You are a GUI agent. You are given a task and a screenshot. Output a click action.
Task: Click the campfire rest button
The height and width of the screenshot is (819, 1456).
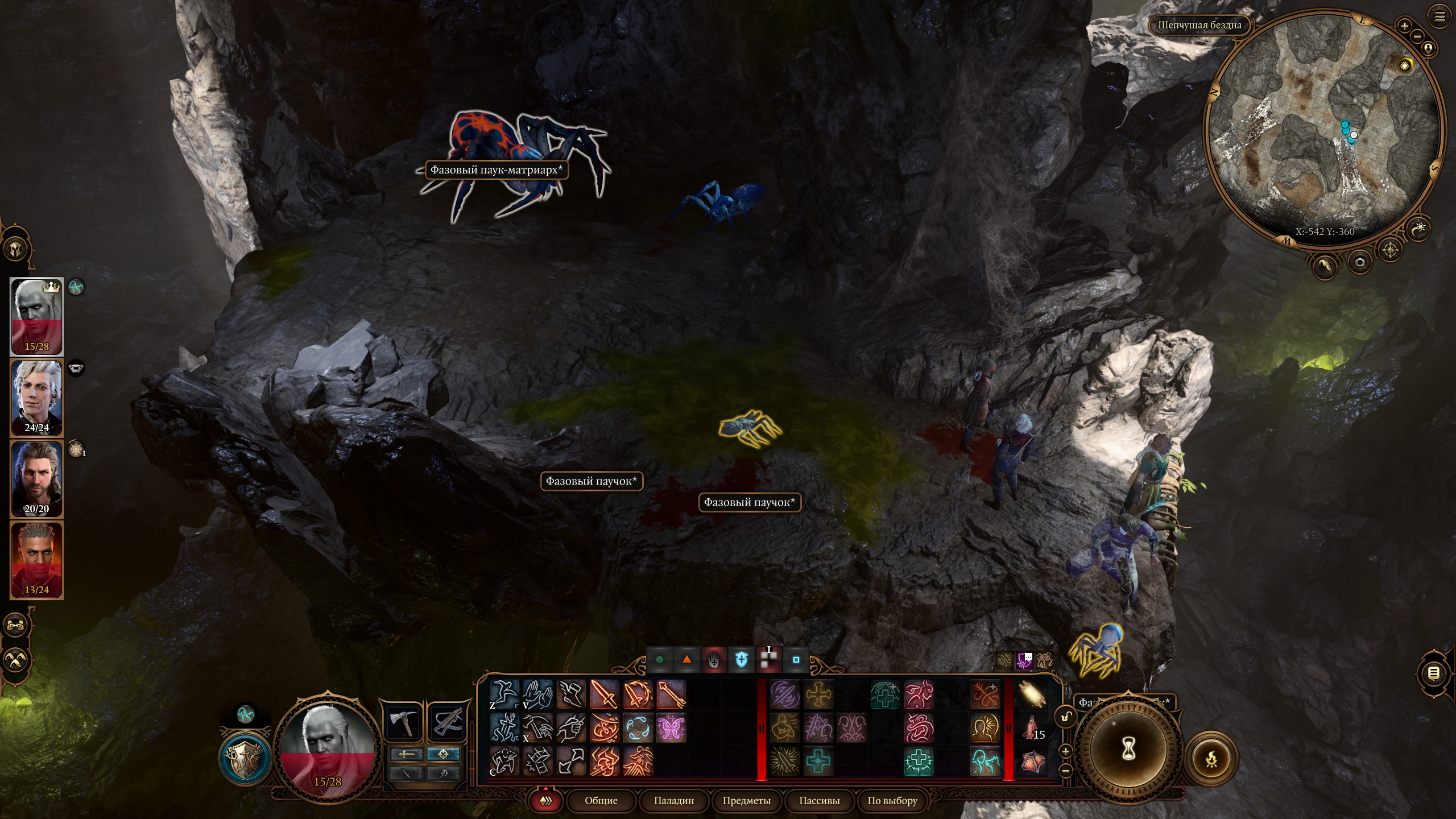point(1211,759)
